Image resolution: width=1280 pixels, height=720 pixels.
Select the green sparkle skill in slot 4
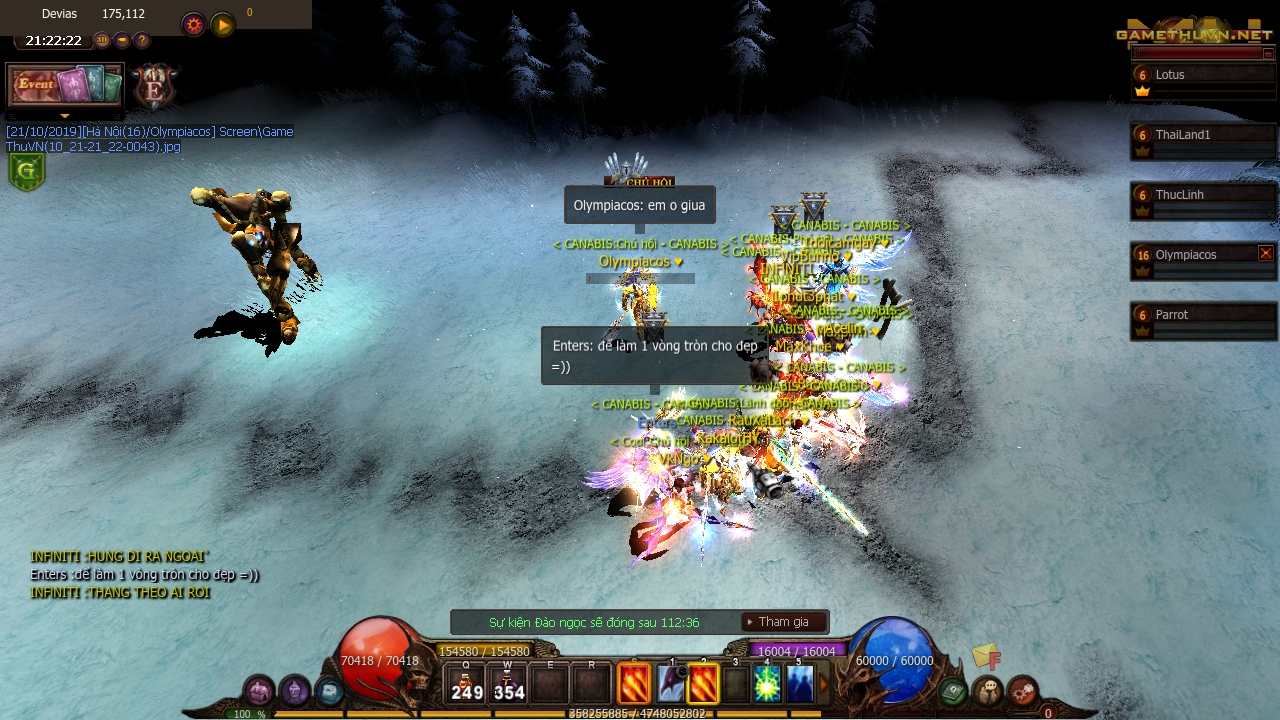(x=765, y=684)
